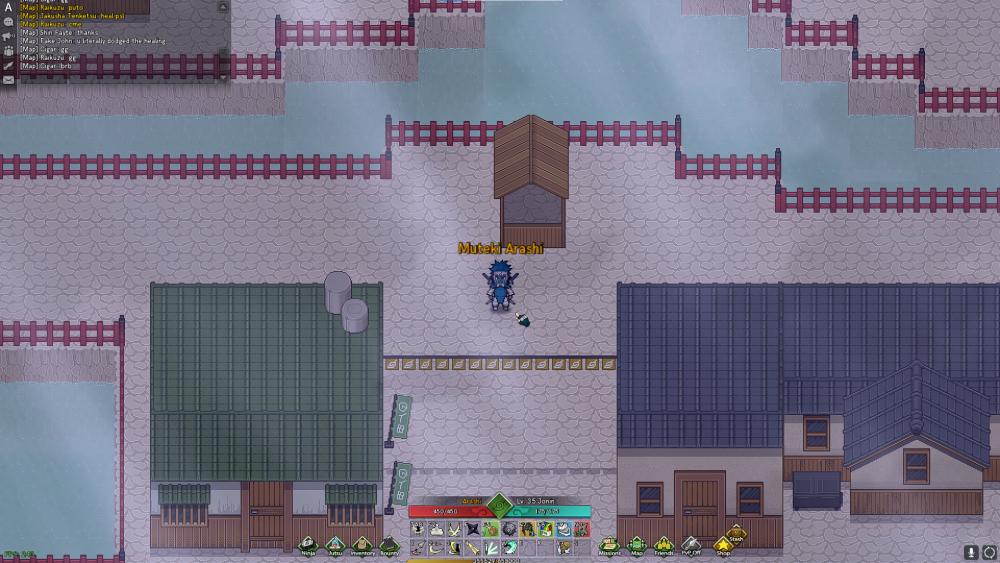The image size is (1000, 563).
Task: Open the Missions list
Action: pos(609,544)
